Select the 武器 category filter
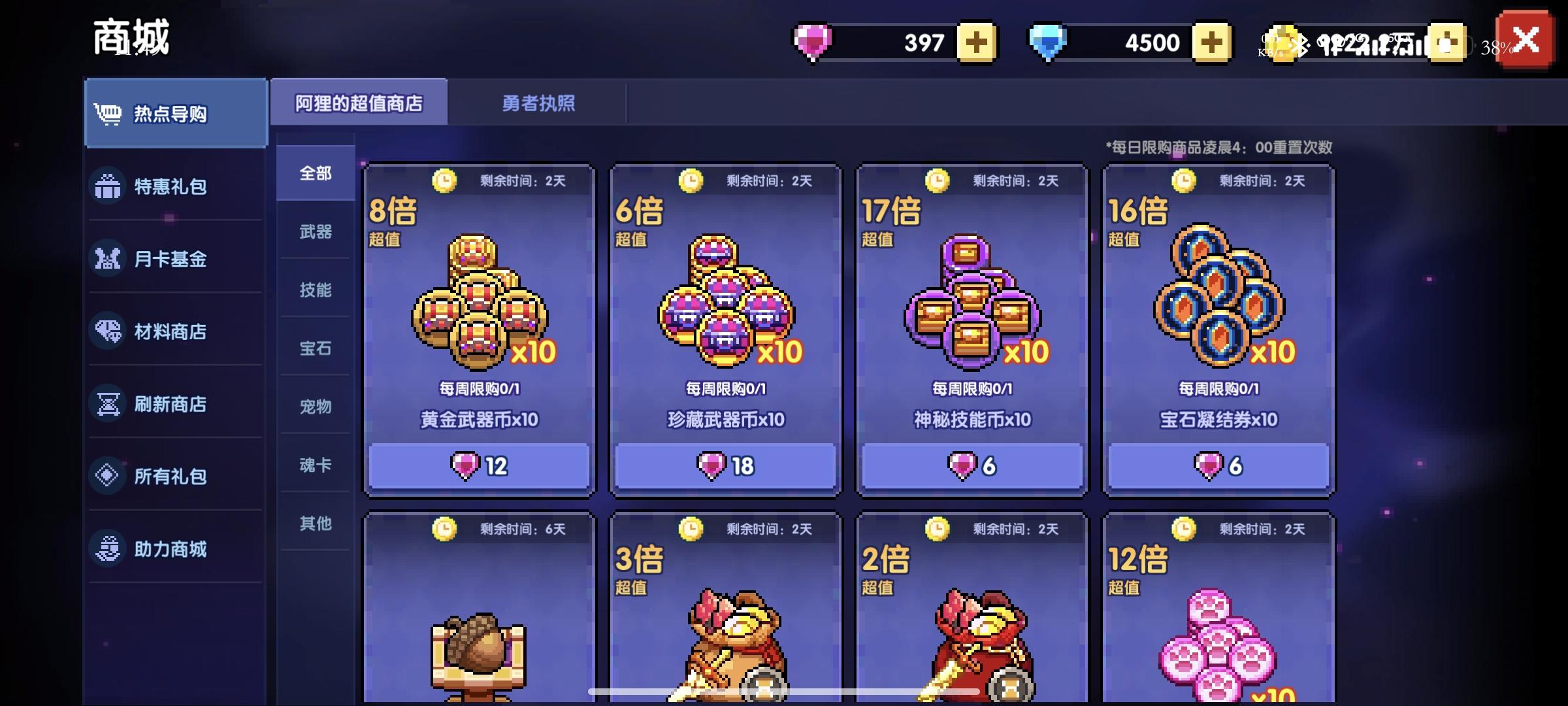This screenshot has height=706, width=1568. [315, 231]
